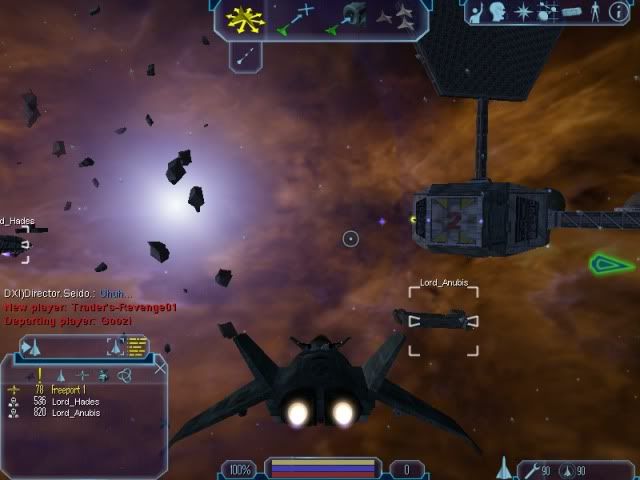This screenshot has height=480, width=640.
Task: Open the Nav Map star icon
Action: click(x=523, y=13)
